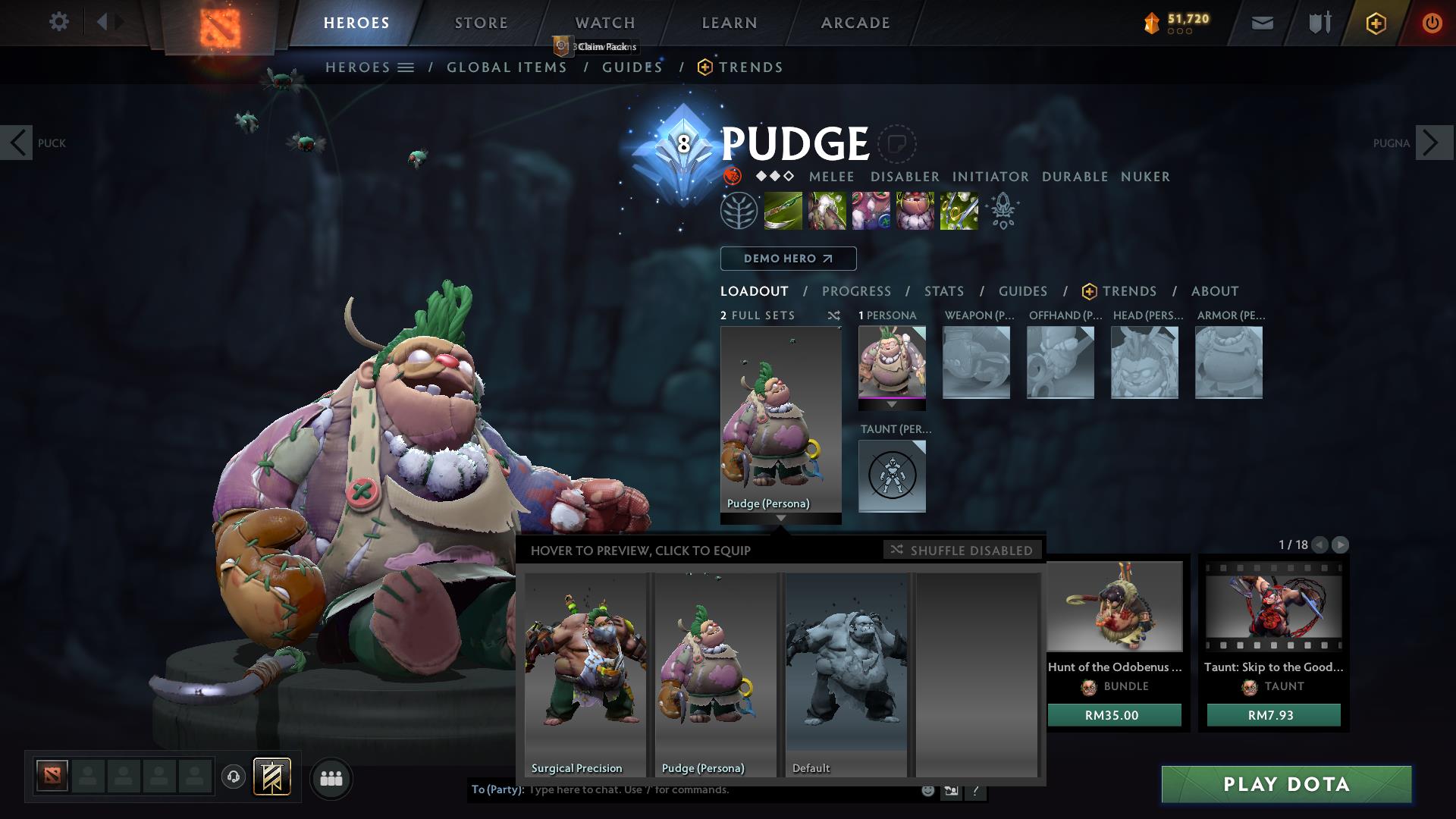The image size is (1456, 819).
Task: Click the party chat input field
Action: click(720, 790)
